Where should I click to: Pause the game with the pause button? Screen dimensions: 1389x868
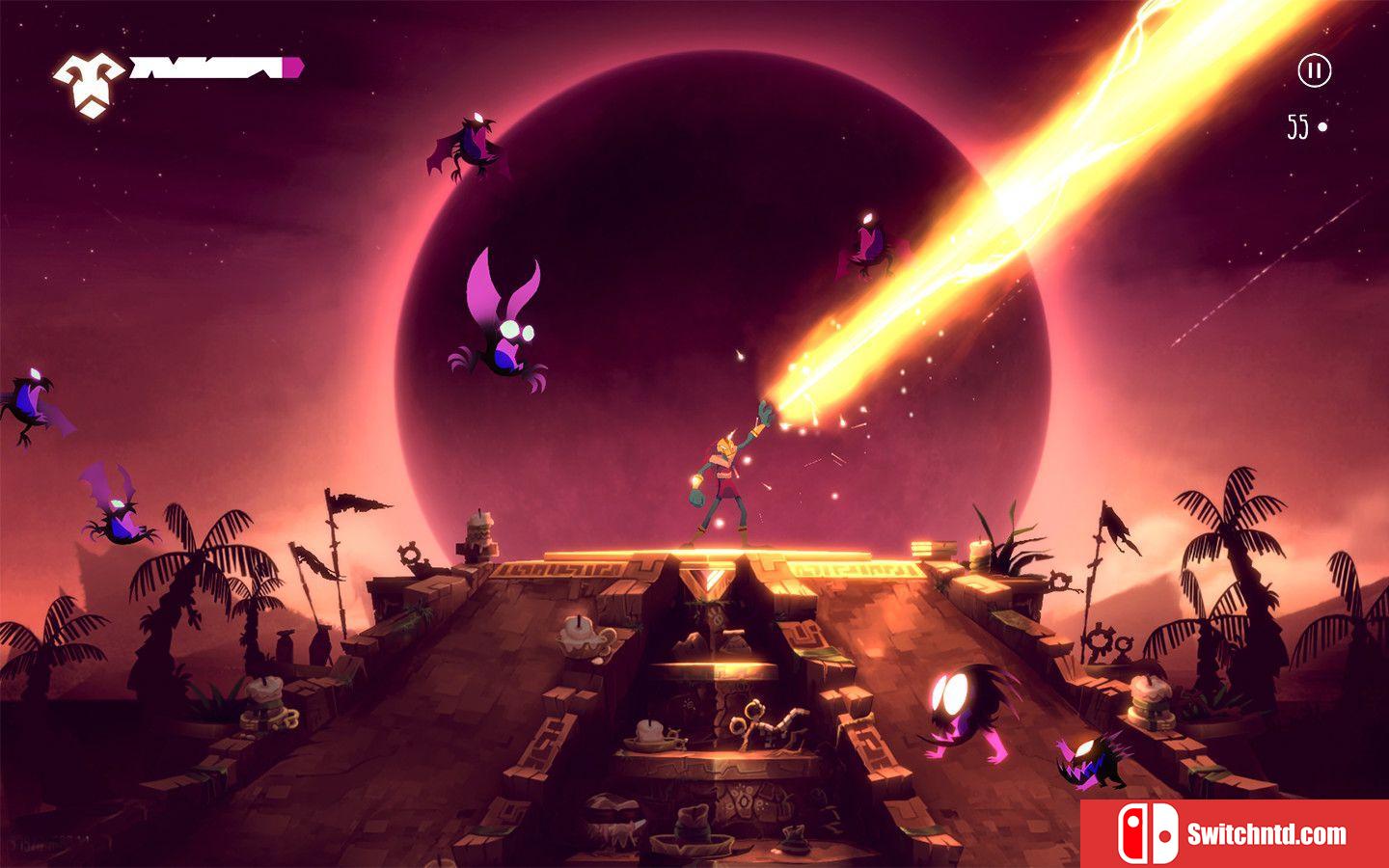tap(1314, 70)
